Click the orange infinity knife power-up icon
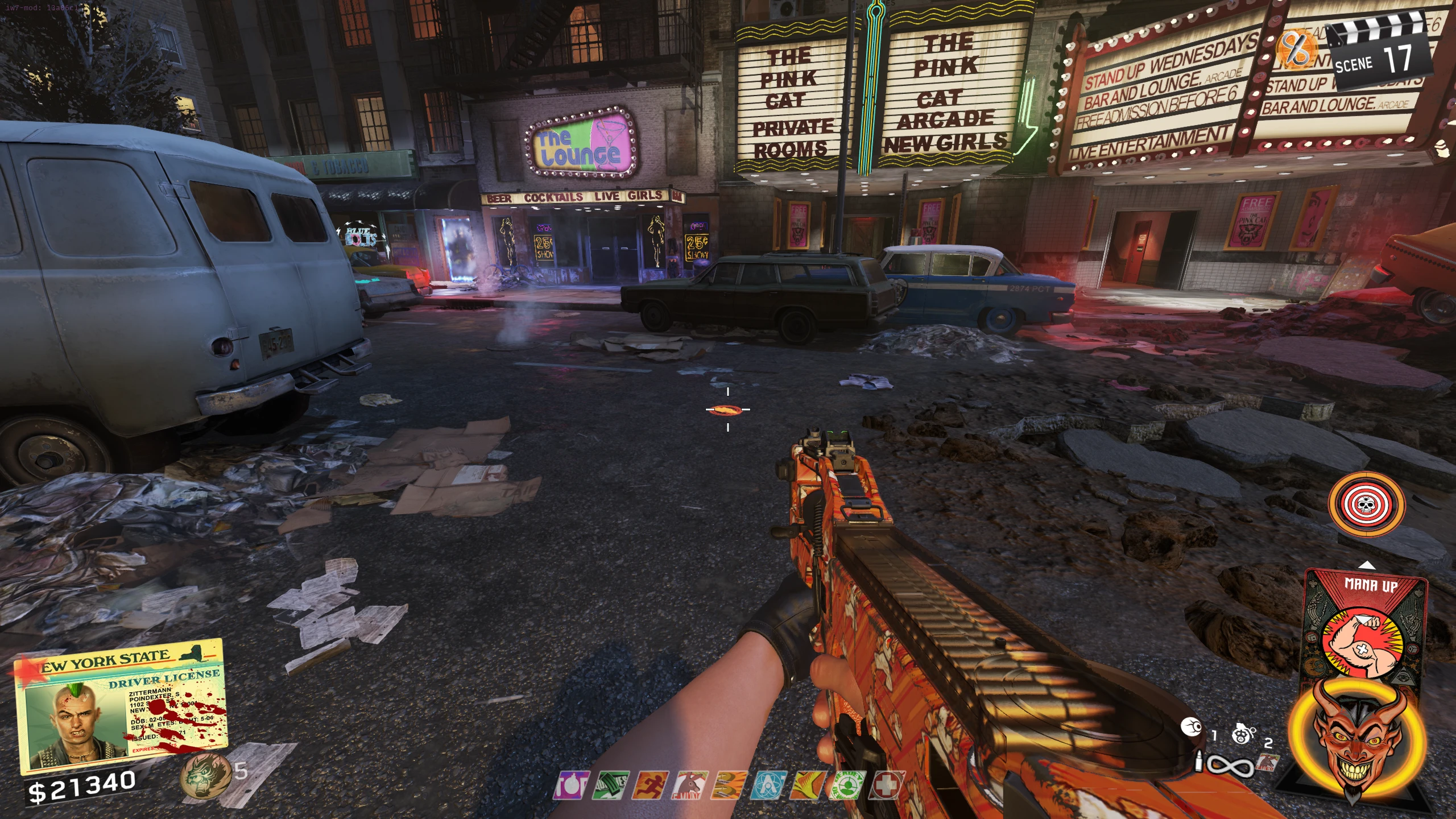Image resolution: width=1456 pixels, height=819 pixels. pyautogui.click(x=1297, y=49)
